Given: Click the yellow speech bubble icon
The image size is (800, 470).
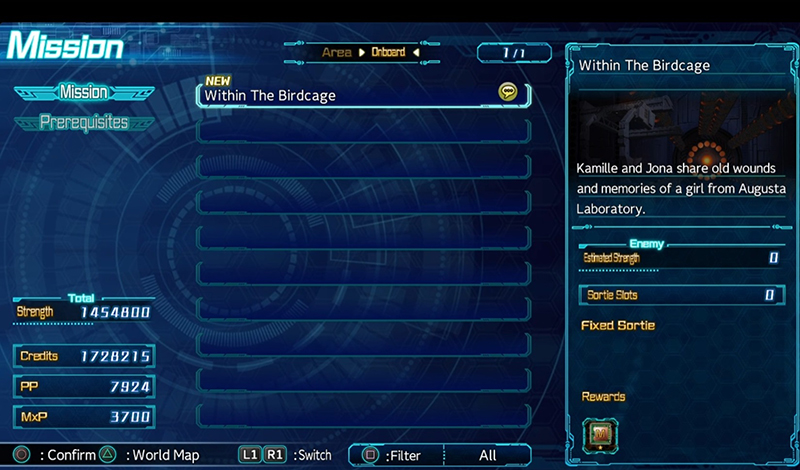Looking at the screenshot, I should click(x=508, y=92).
